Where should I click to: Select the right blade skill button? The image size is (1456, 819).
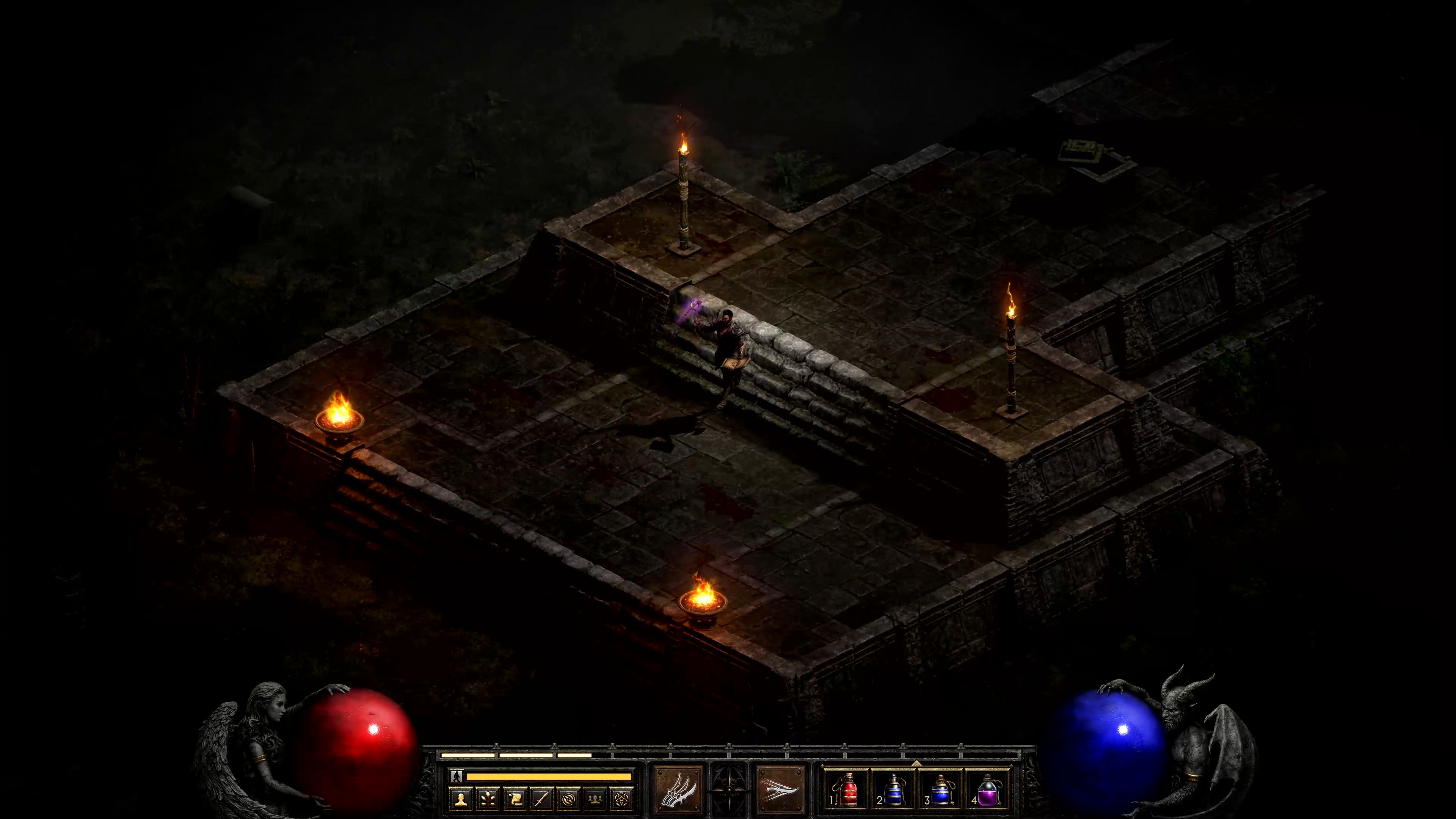coord(780,789)
